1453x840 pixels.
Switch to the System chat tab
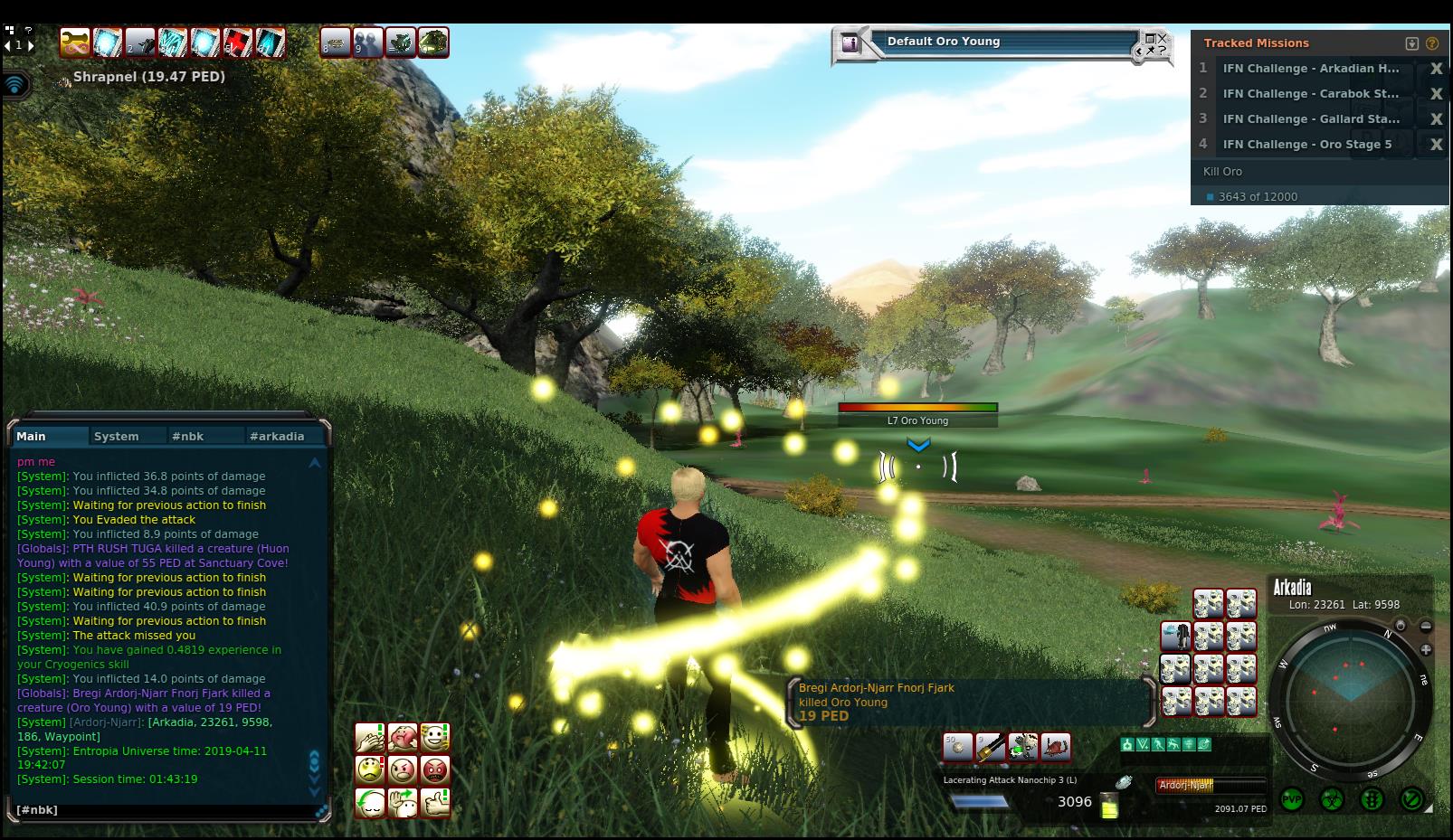point(117,436)
